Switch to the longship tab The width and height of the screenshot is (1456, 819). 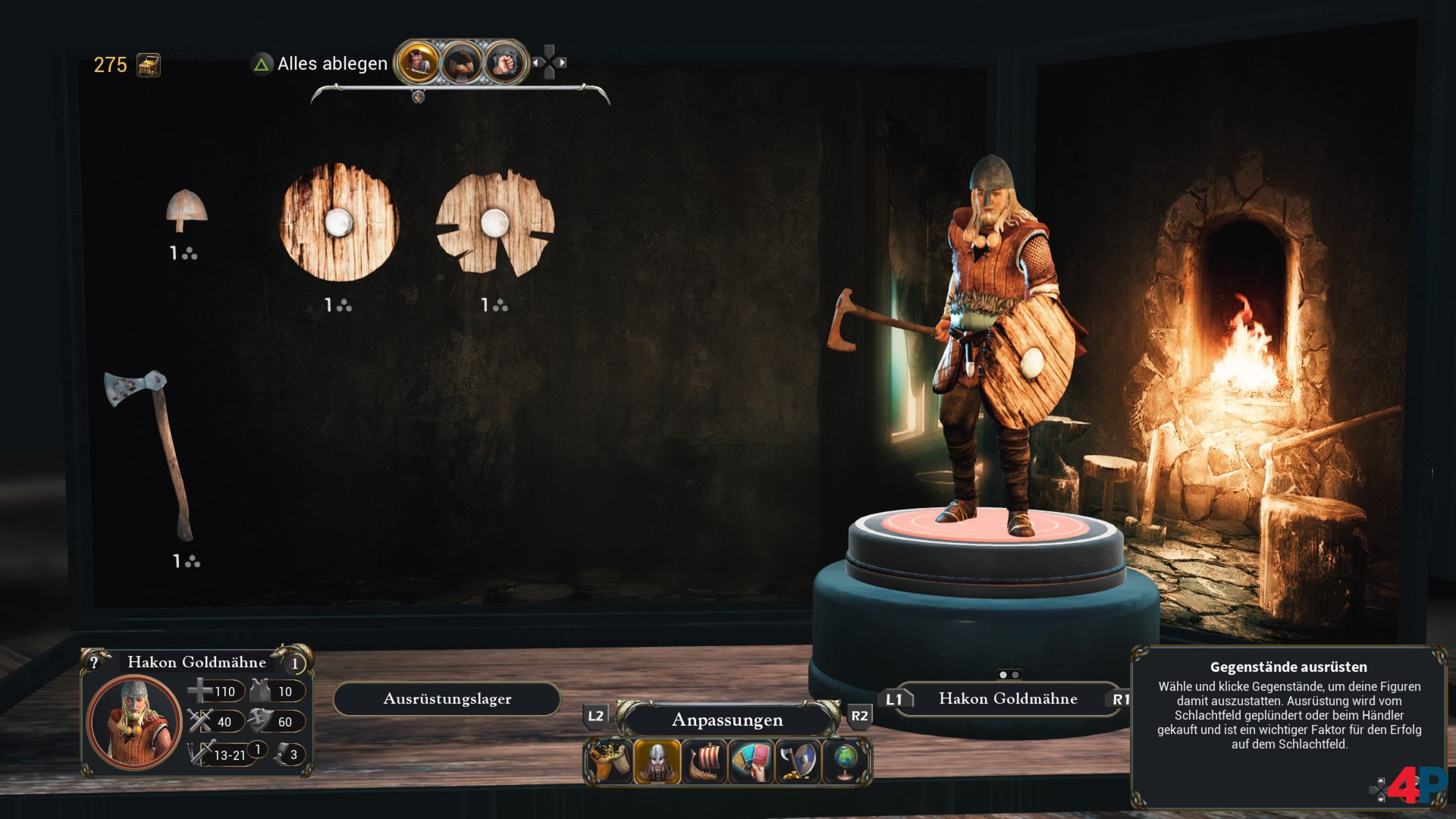coord(704,761)
